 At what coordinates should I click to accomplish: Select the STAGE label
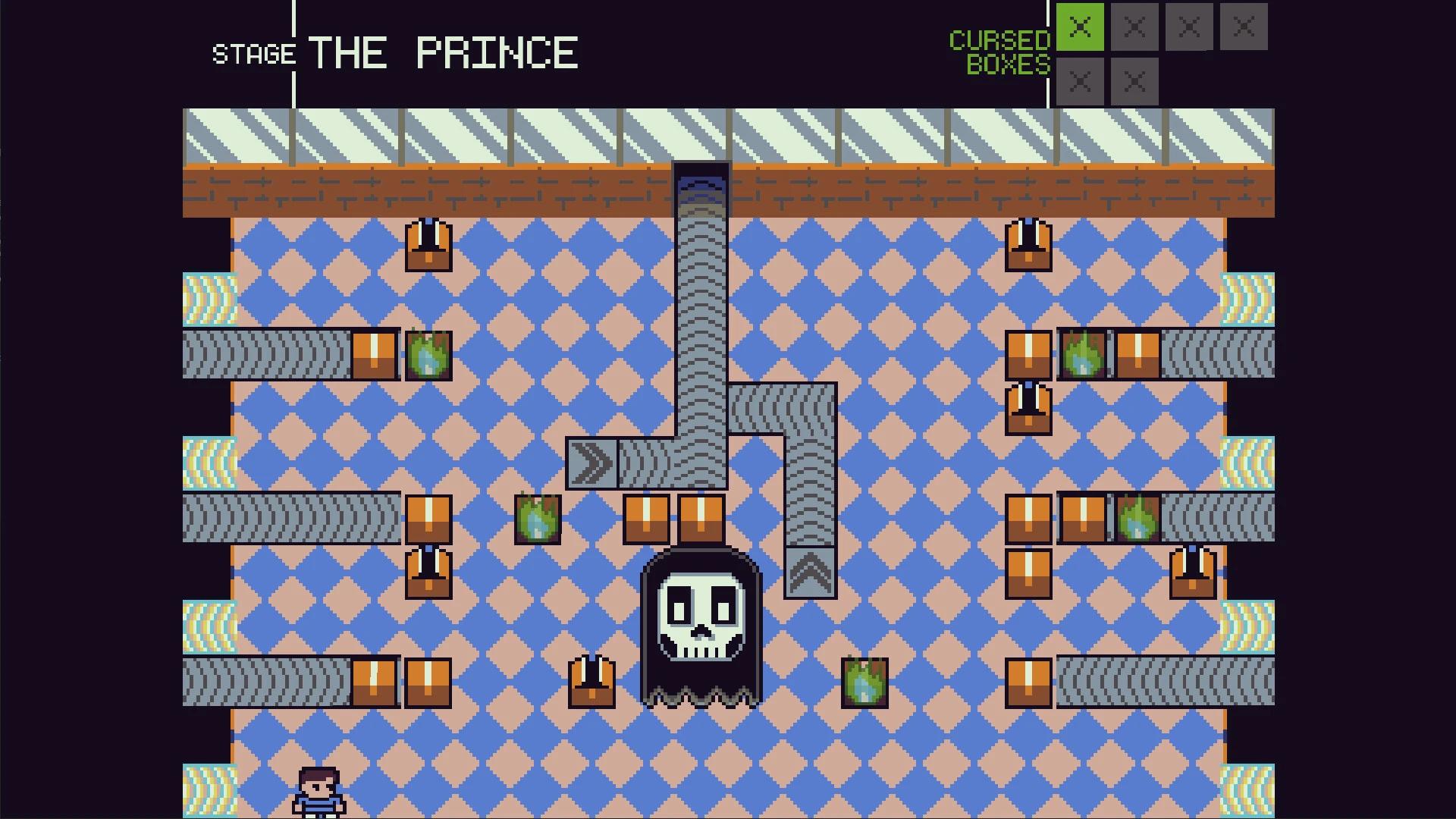pyautogui.click(x=254, y=53)
